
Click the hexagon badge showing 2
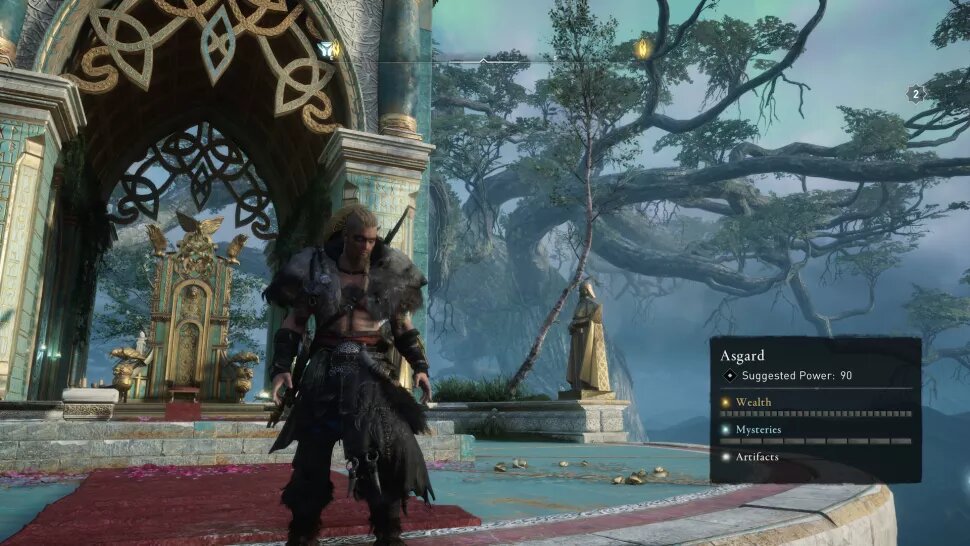click(x=914, y=94)
